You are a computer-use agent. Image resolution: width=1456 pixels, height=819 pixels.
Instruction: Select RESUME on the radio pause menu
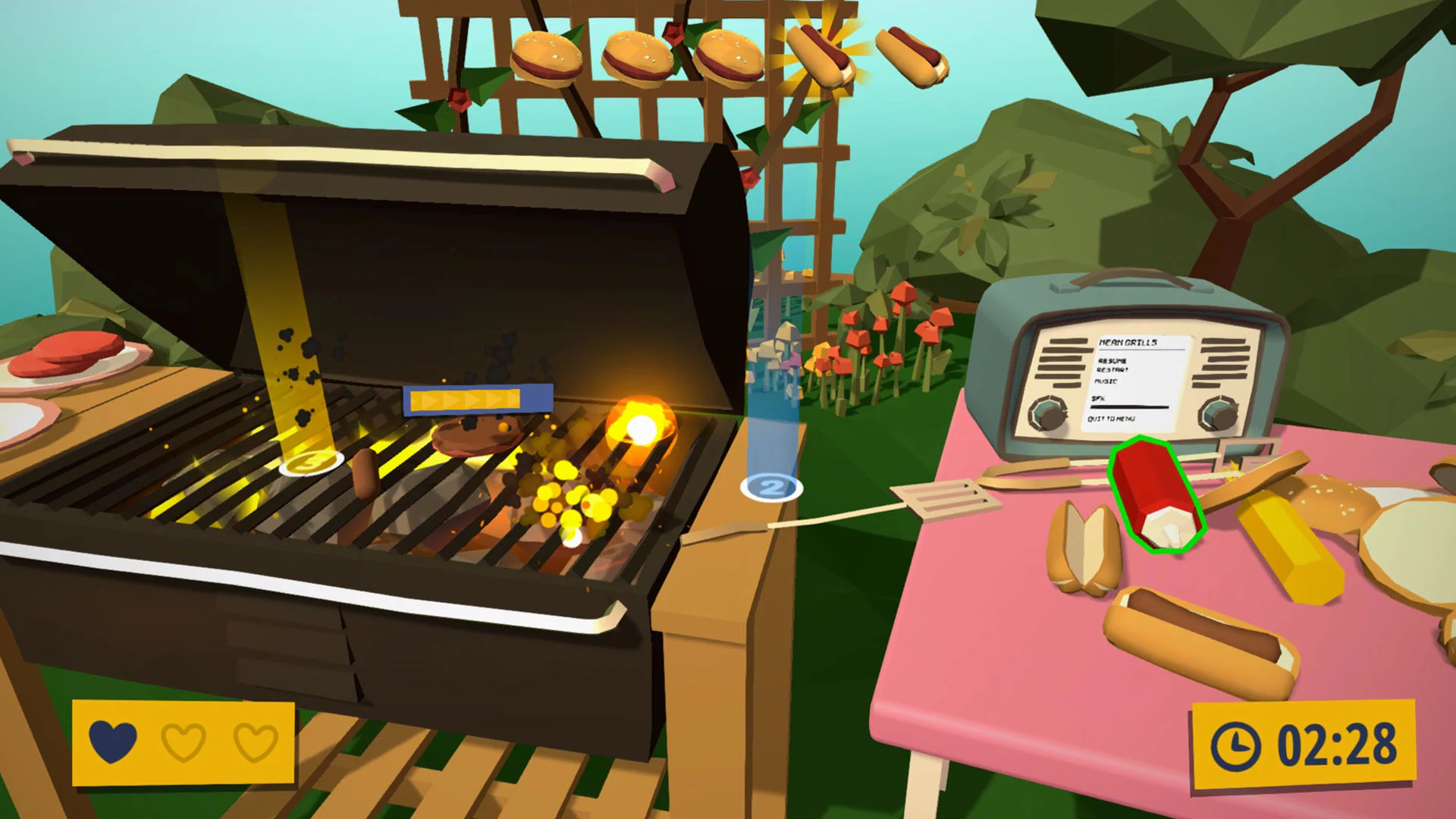(1112, 362)
